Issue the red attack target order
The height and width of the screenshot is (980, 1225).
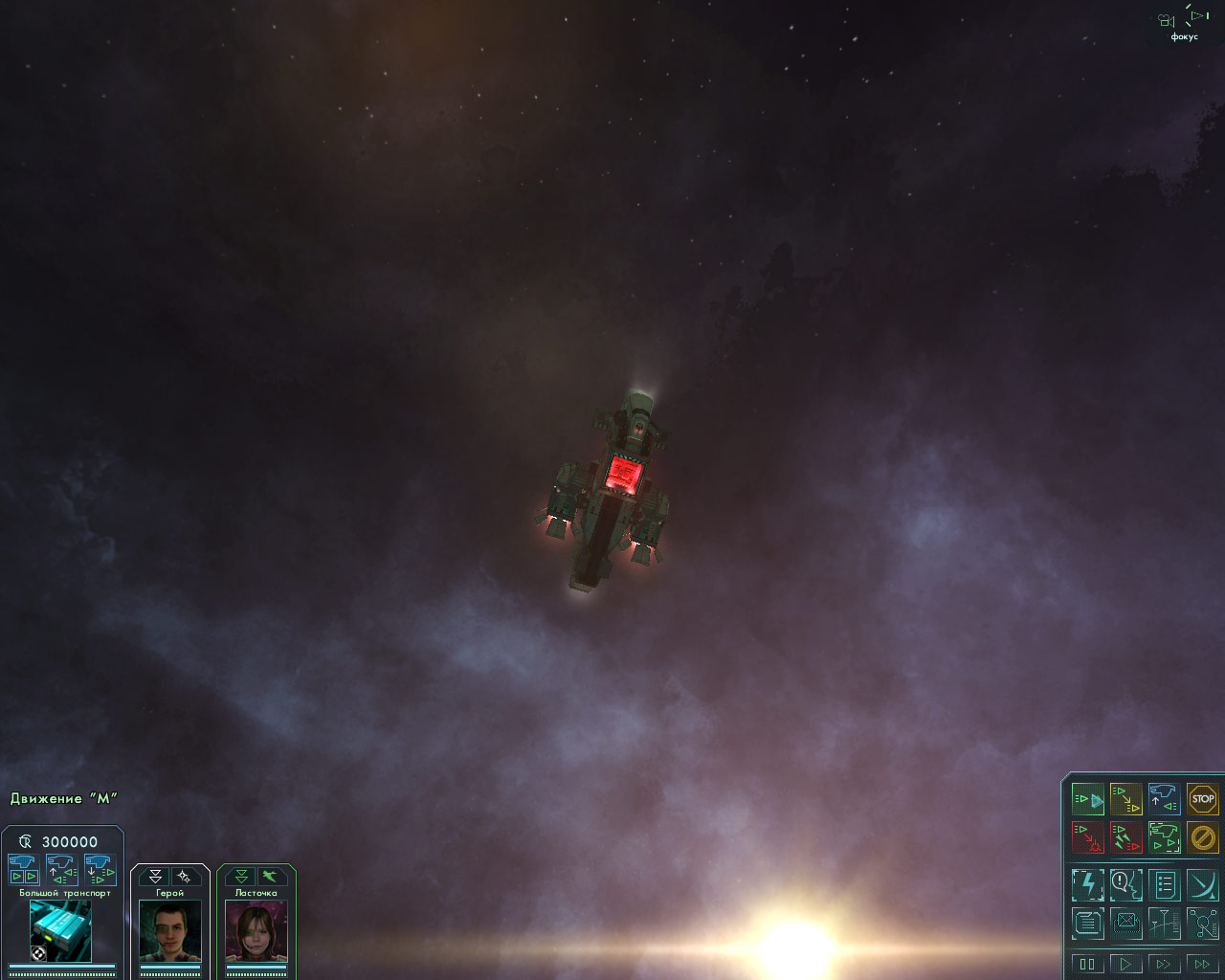pyautogui.click(x=1088, y=838)
